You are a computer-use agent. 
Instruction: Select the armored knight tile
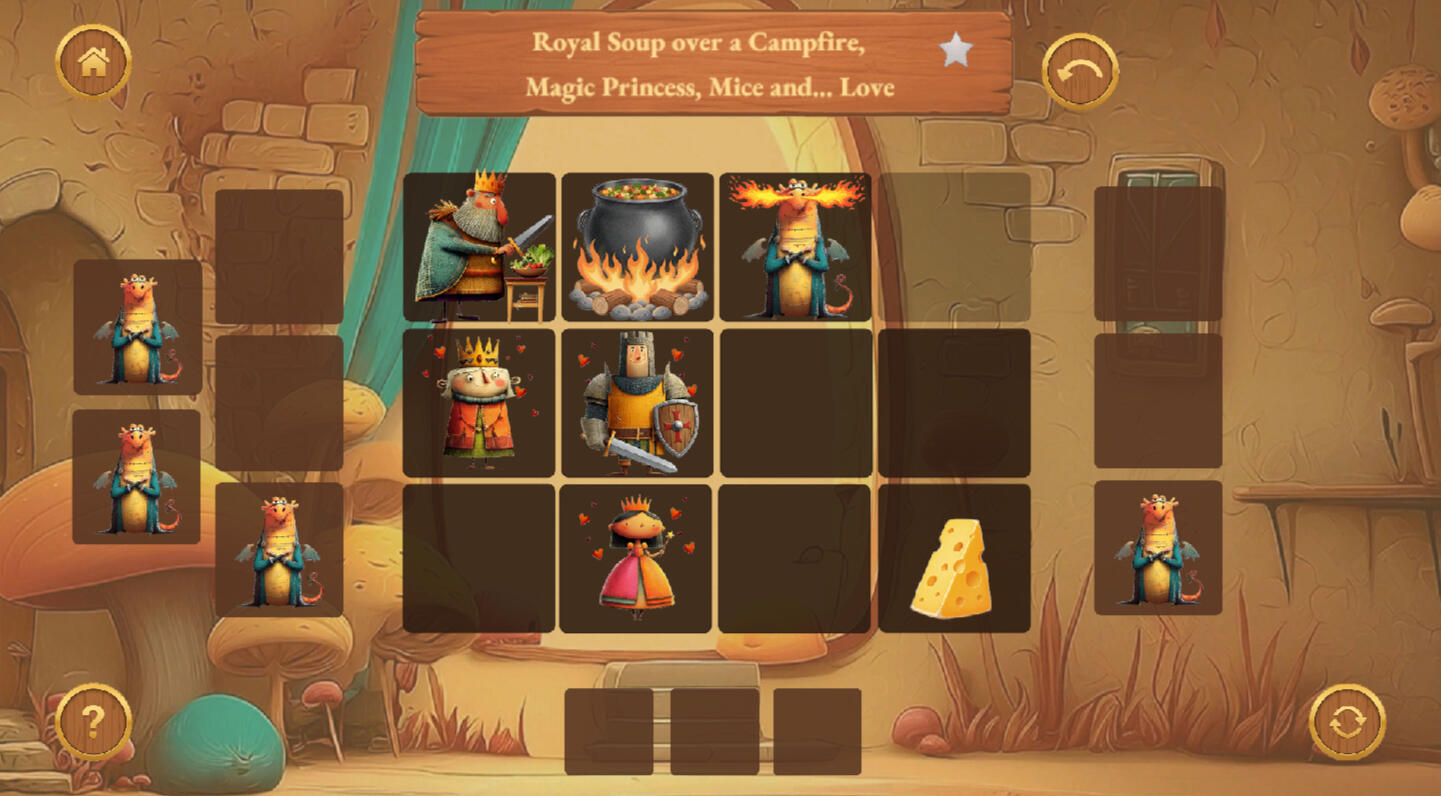pos(637,403)
